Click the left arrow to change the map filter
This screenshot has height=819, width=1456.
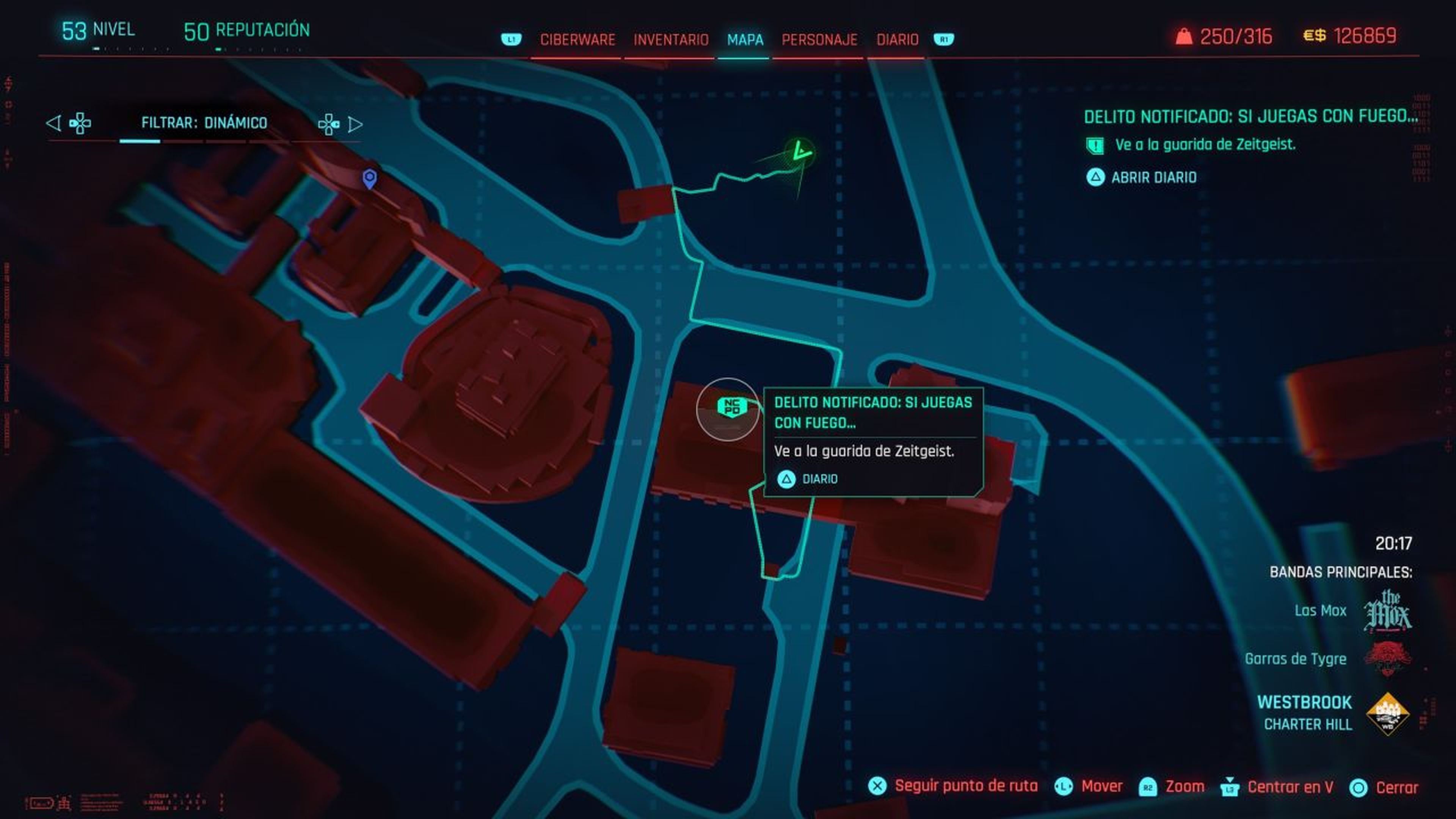click(54, 123)
